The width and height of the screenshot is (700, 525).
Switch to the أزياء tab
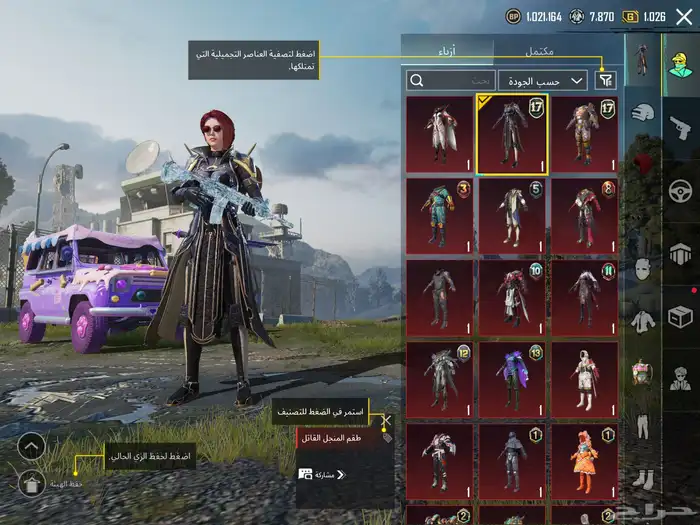[x=448, y=48]
